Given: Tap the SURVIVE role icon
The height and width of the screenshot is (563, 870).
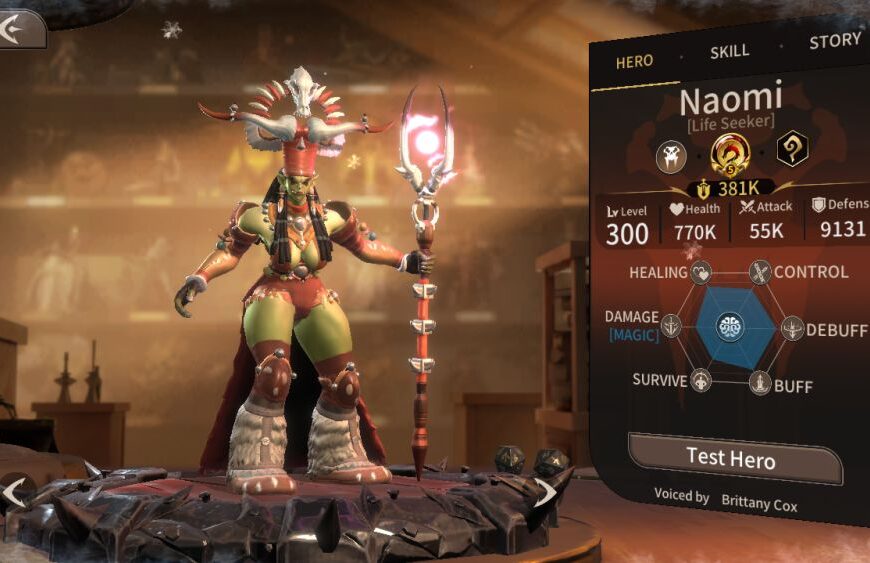Looking at the screenshot, I should (701, 381).
